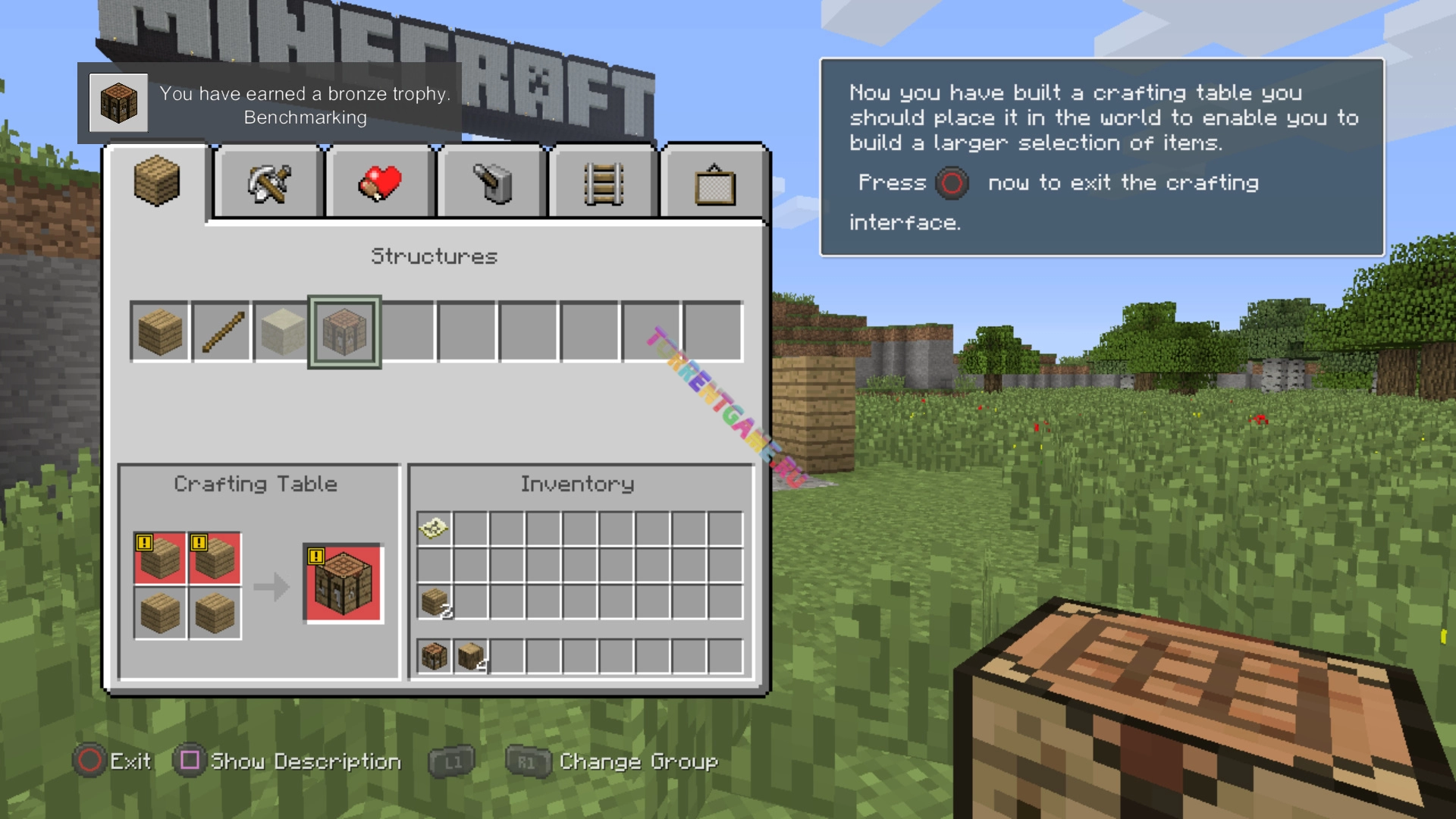Open the Benchmarking bronze trophy notification
The width and height of the screenshot is (1456, 819).
point(269,104)
